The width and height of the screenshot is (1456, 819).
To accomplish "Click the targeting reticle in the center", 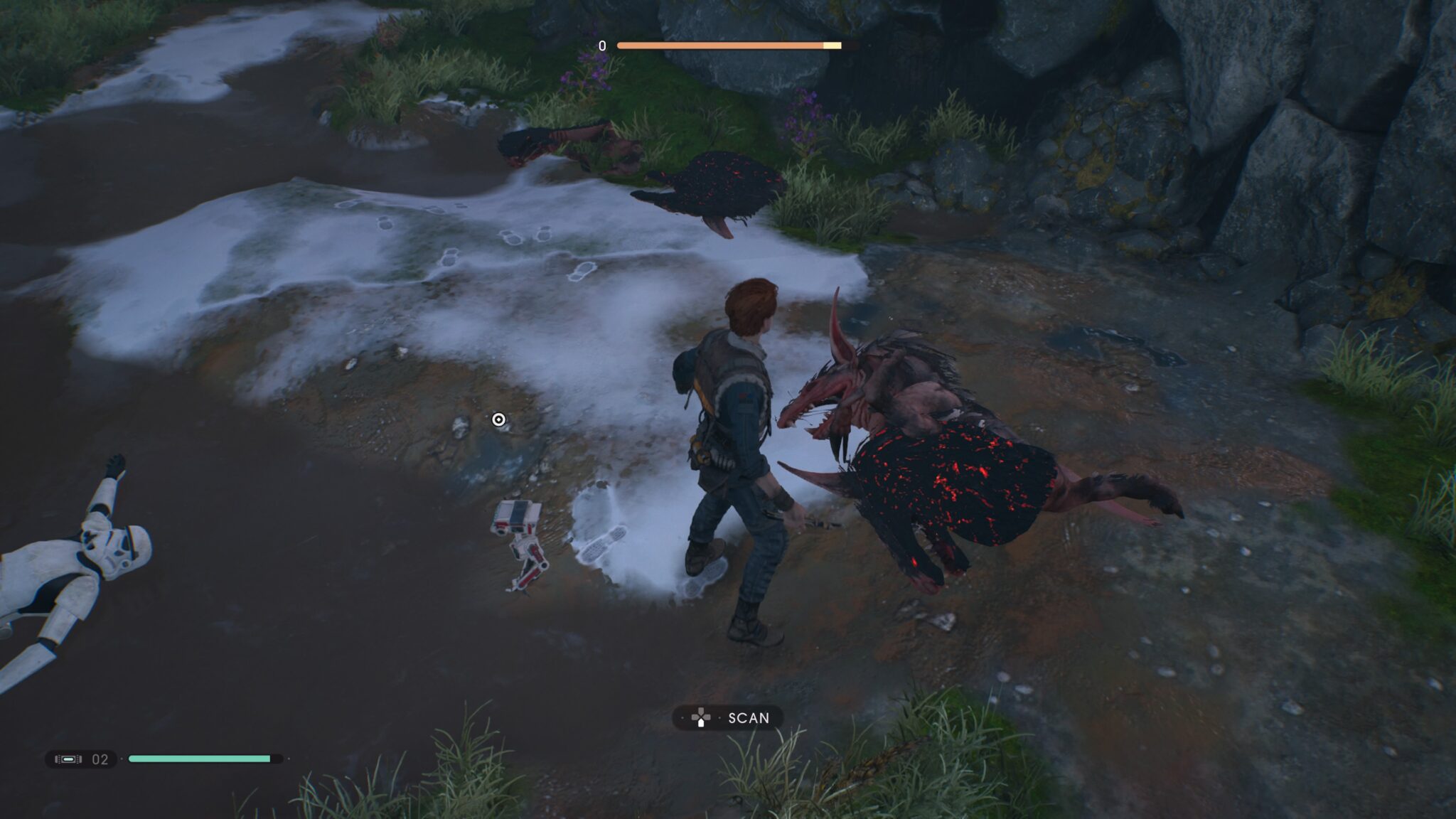I will [x=498, y=420].
